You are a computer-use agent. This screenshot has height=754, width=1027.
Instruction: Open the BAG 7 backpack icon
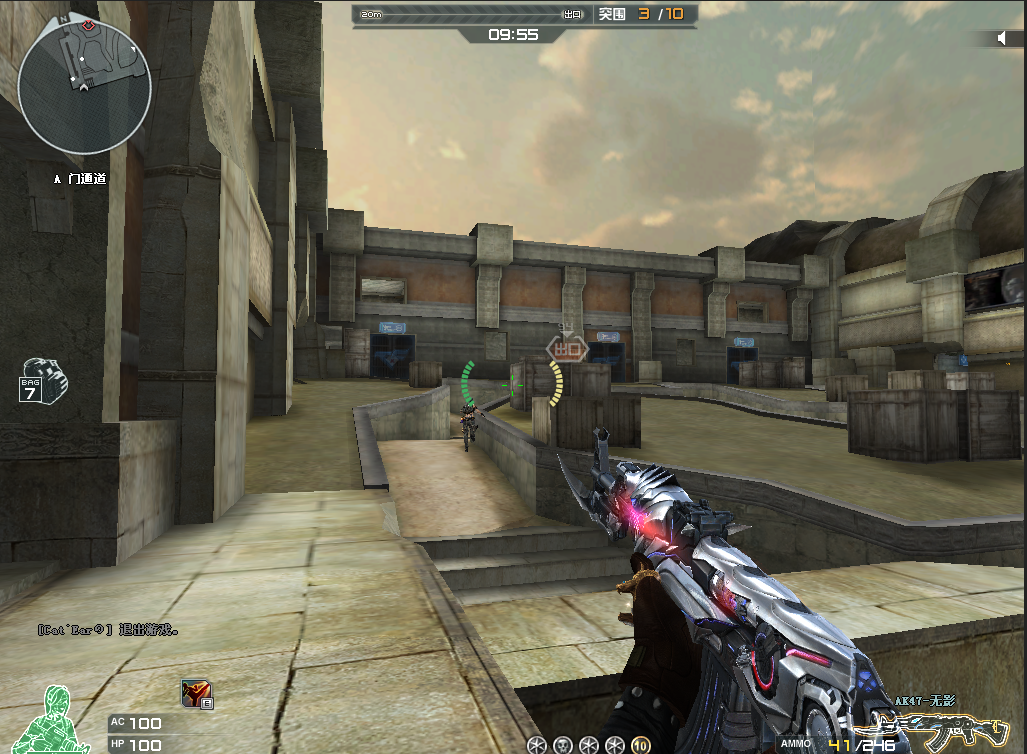(43, 381)
